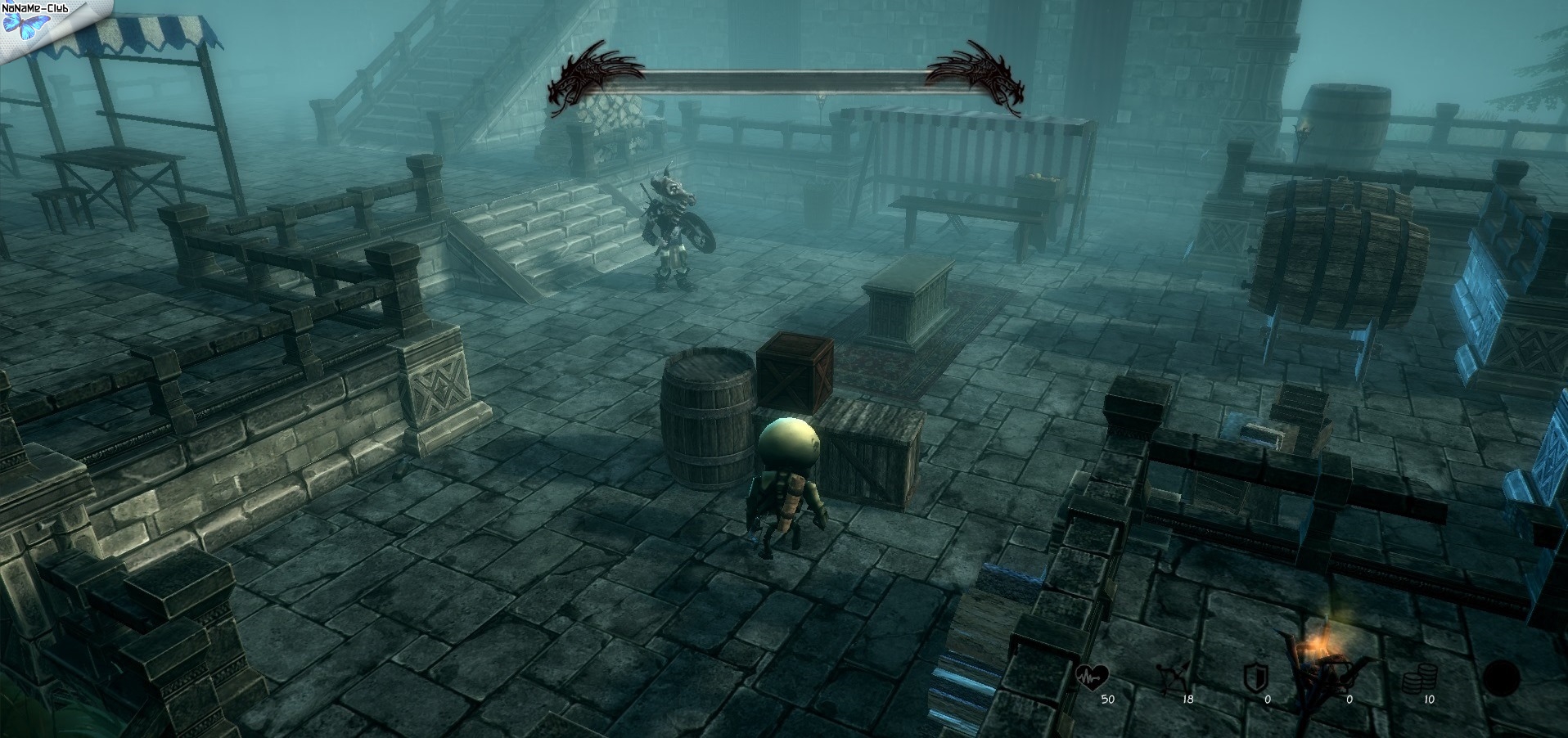Click the black circle slot

coord(1501,678)
